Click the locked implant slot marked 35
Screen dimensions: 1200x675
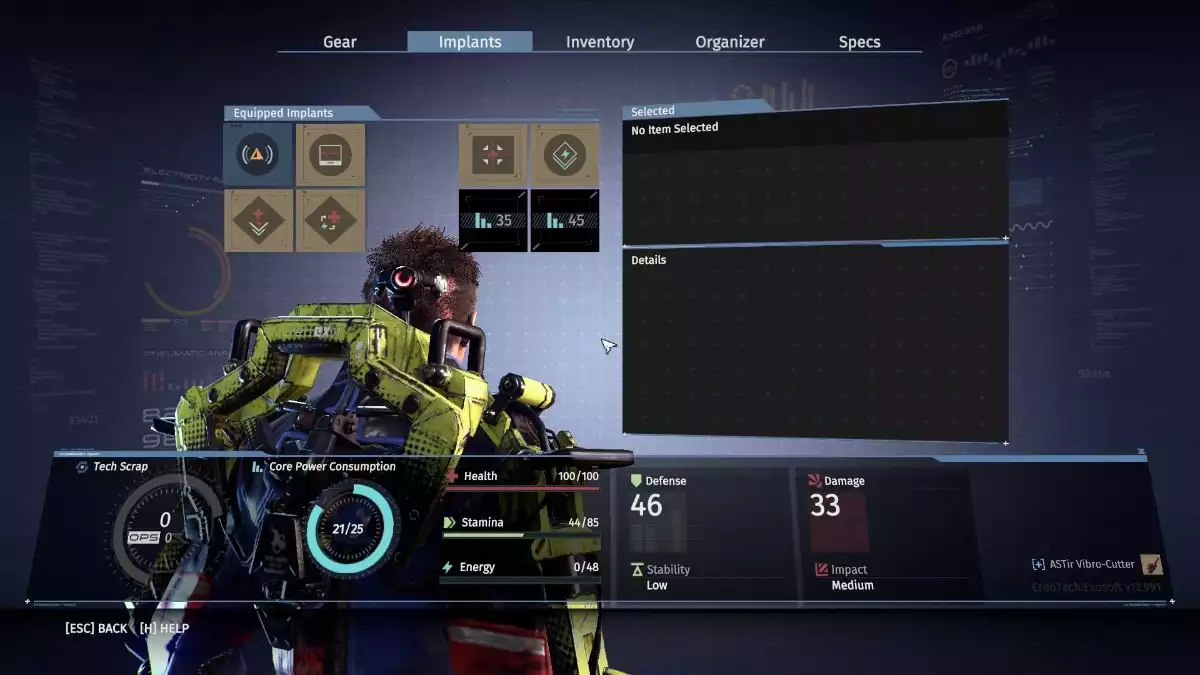[493, 221]
